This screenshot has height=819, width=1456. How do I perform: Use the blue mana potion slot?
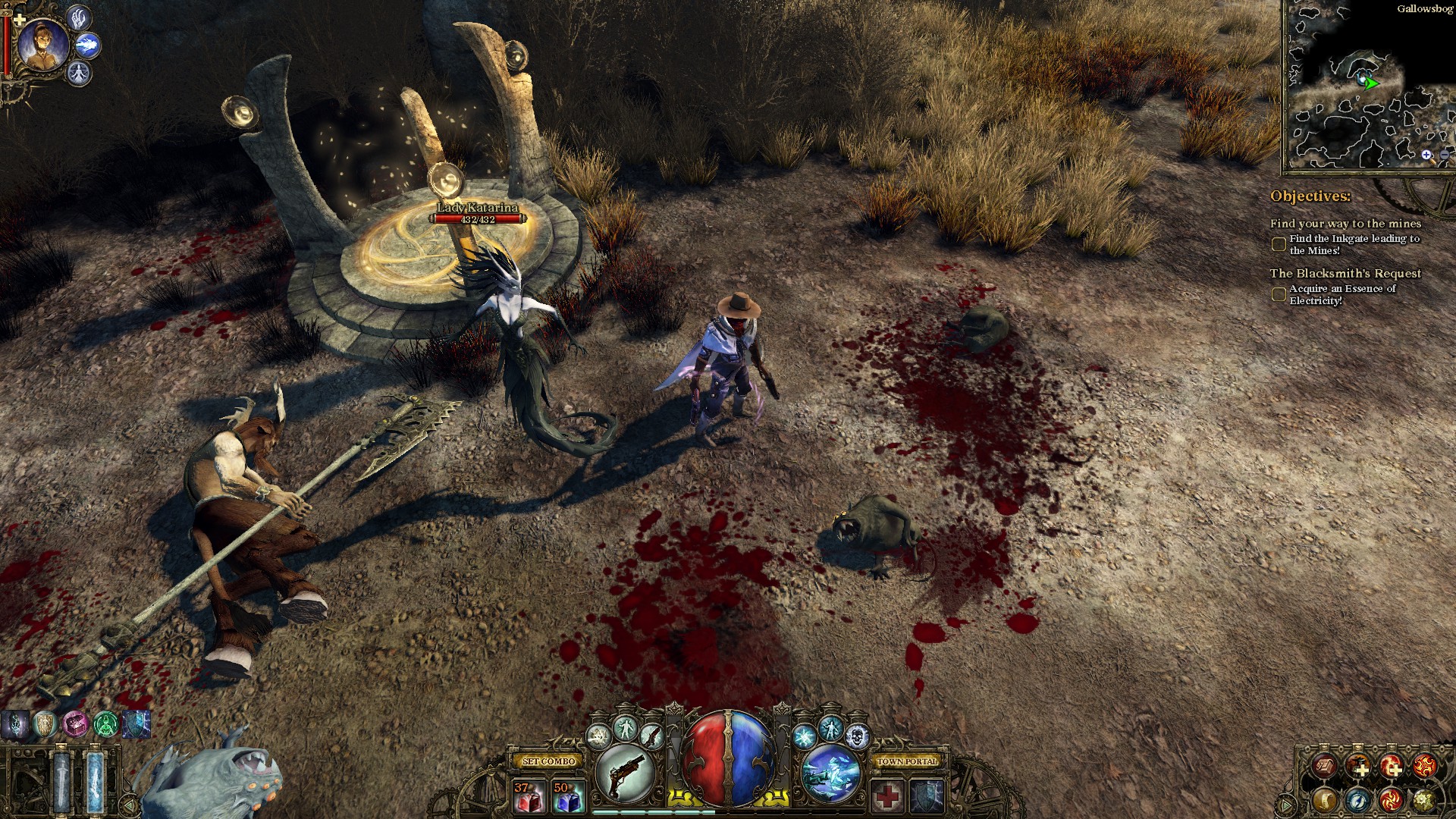(x=569, y=797)
